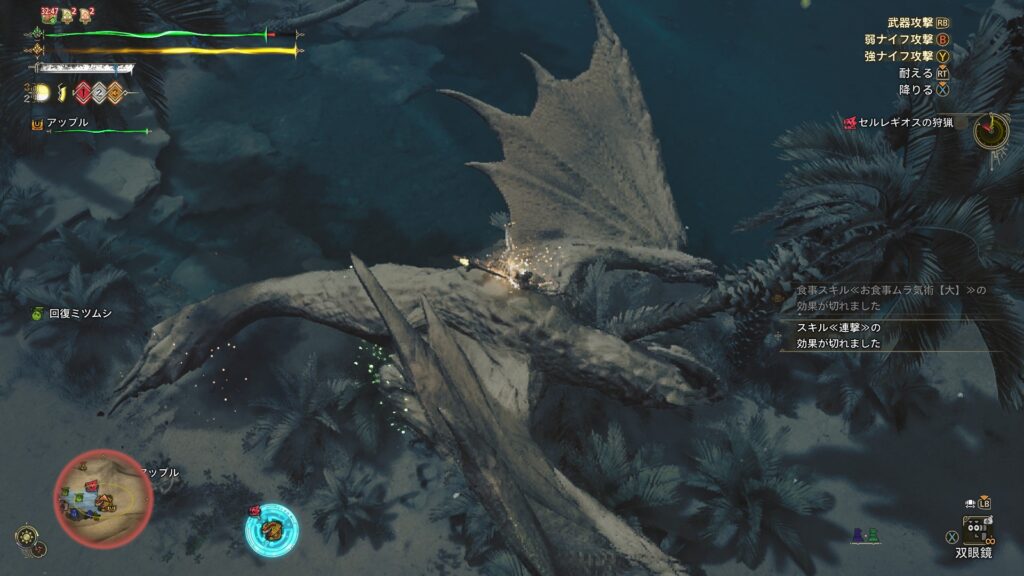Click the purple and green player pieces icon

864,536
